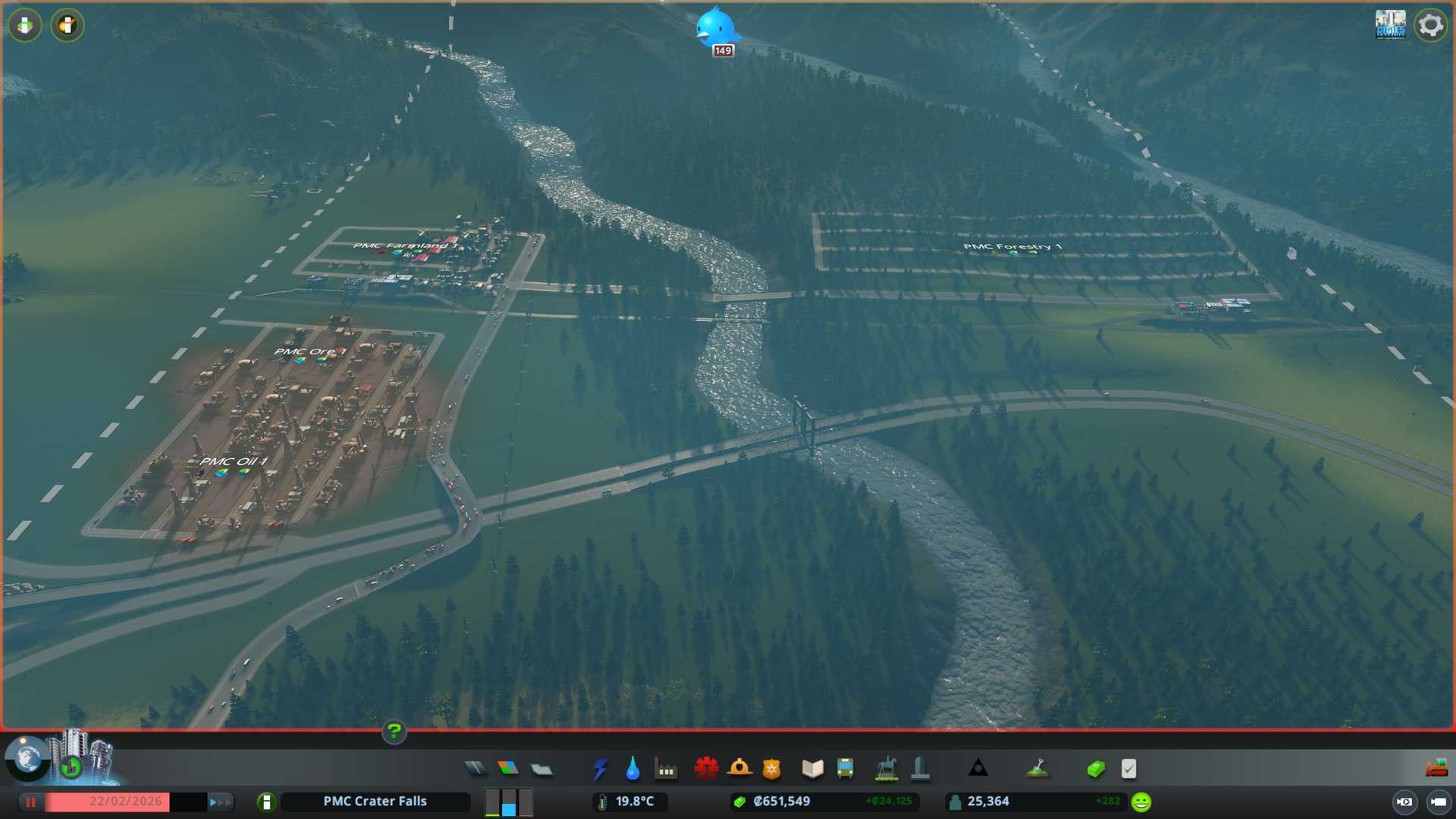
Task: Select the Zoning tool
Action: (x=508, y=769)
